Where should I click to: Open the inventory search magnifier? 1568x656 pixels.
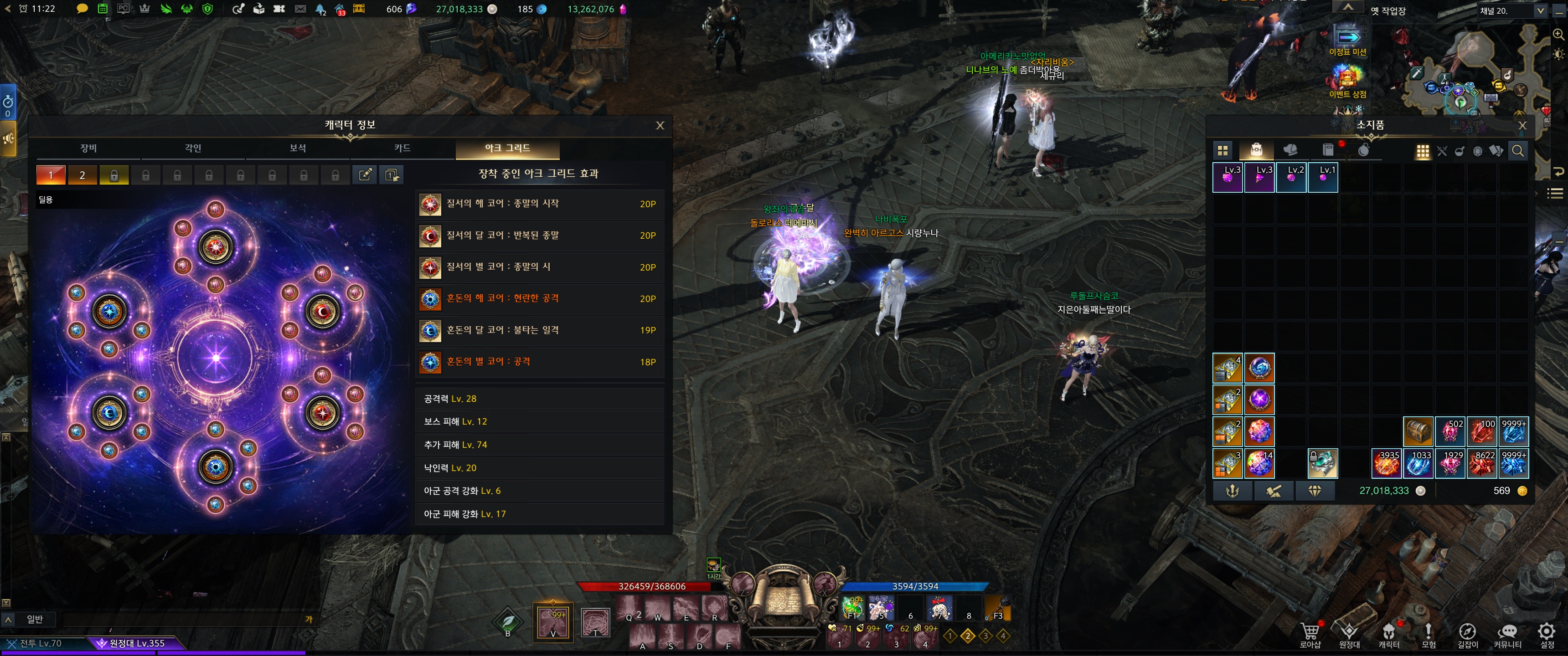click(1517, 151)
